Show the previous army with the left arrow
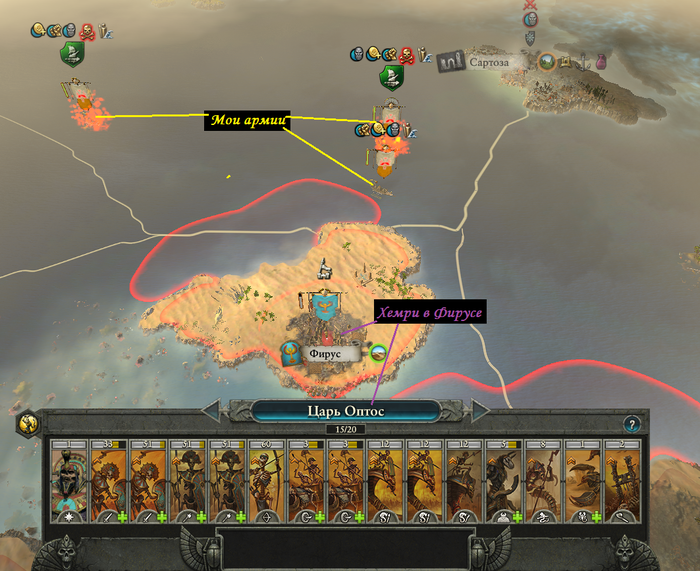 (x=212, y=410)
